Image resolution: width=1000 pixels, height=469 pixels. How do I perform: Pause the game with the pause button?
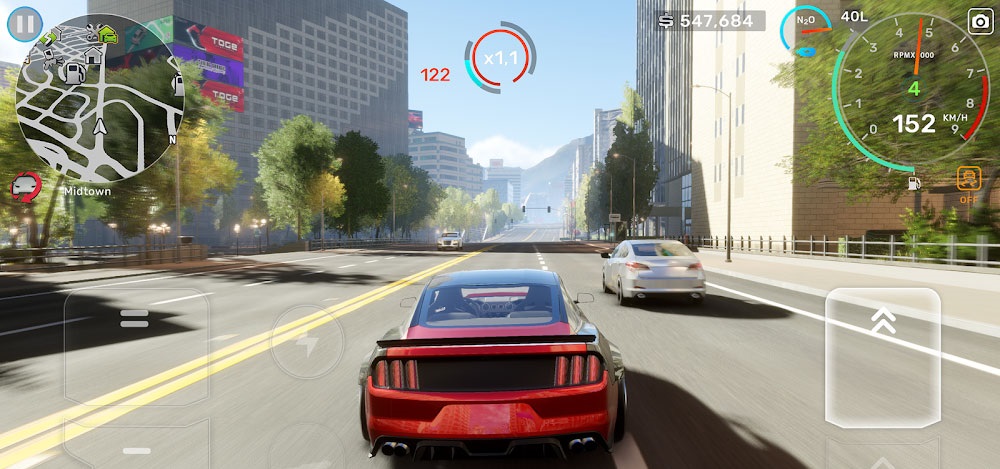click(25, 23)
